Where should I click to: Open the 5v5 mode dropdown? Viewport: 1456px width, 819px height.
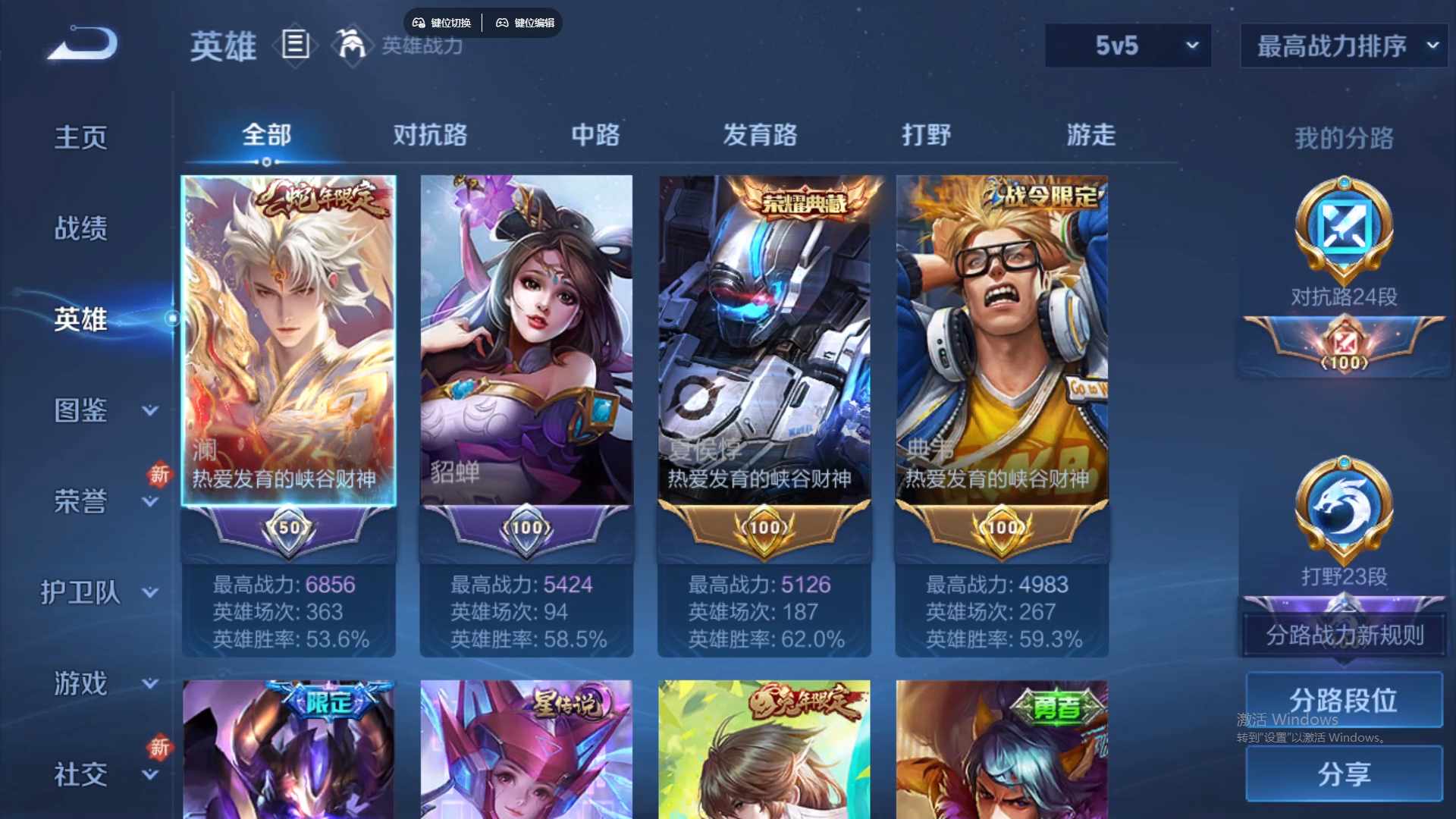(x=1128, y=45)
